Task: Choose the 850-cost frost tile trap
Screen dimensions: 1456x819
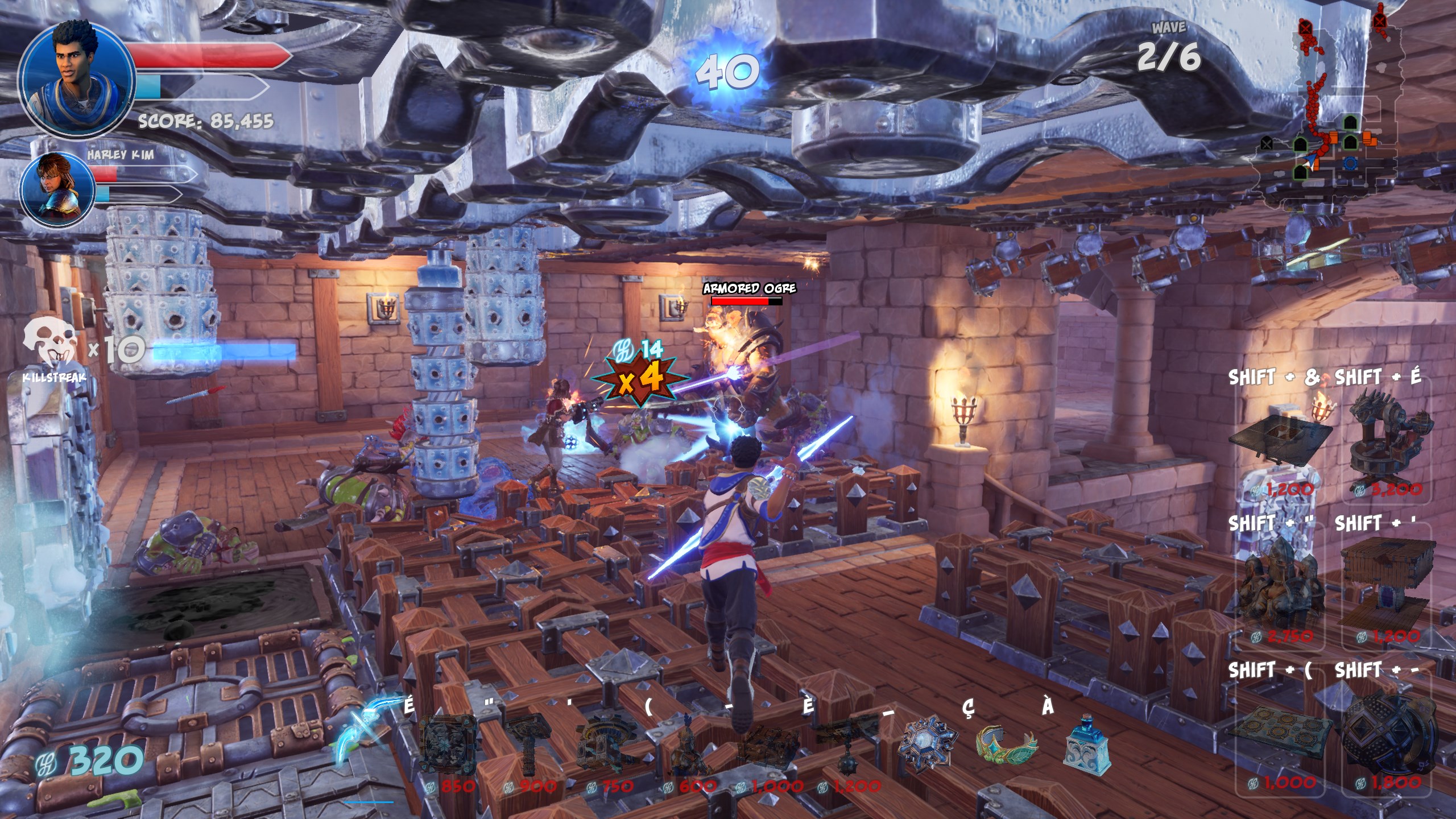Action: (x=449, y=743)
